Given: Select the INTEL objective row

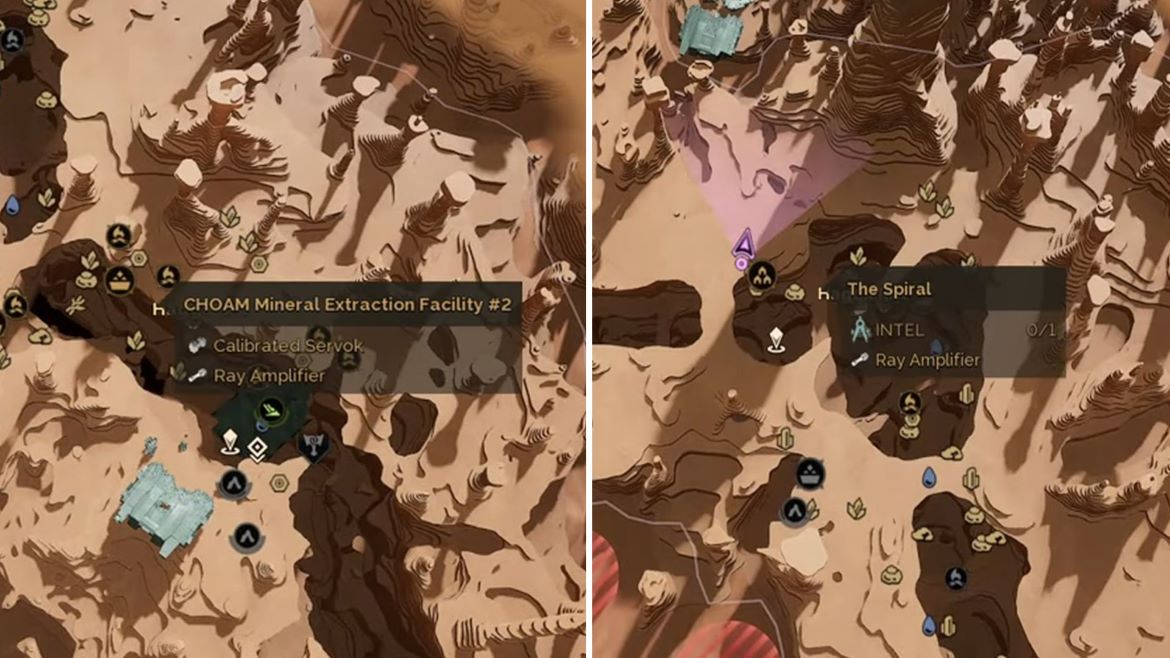Looking at the screenshot, I should [x=900, y=329].
